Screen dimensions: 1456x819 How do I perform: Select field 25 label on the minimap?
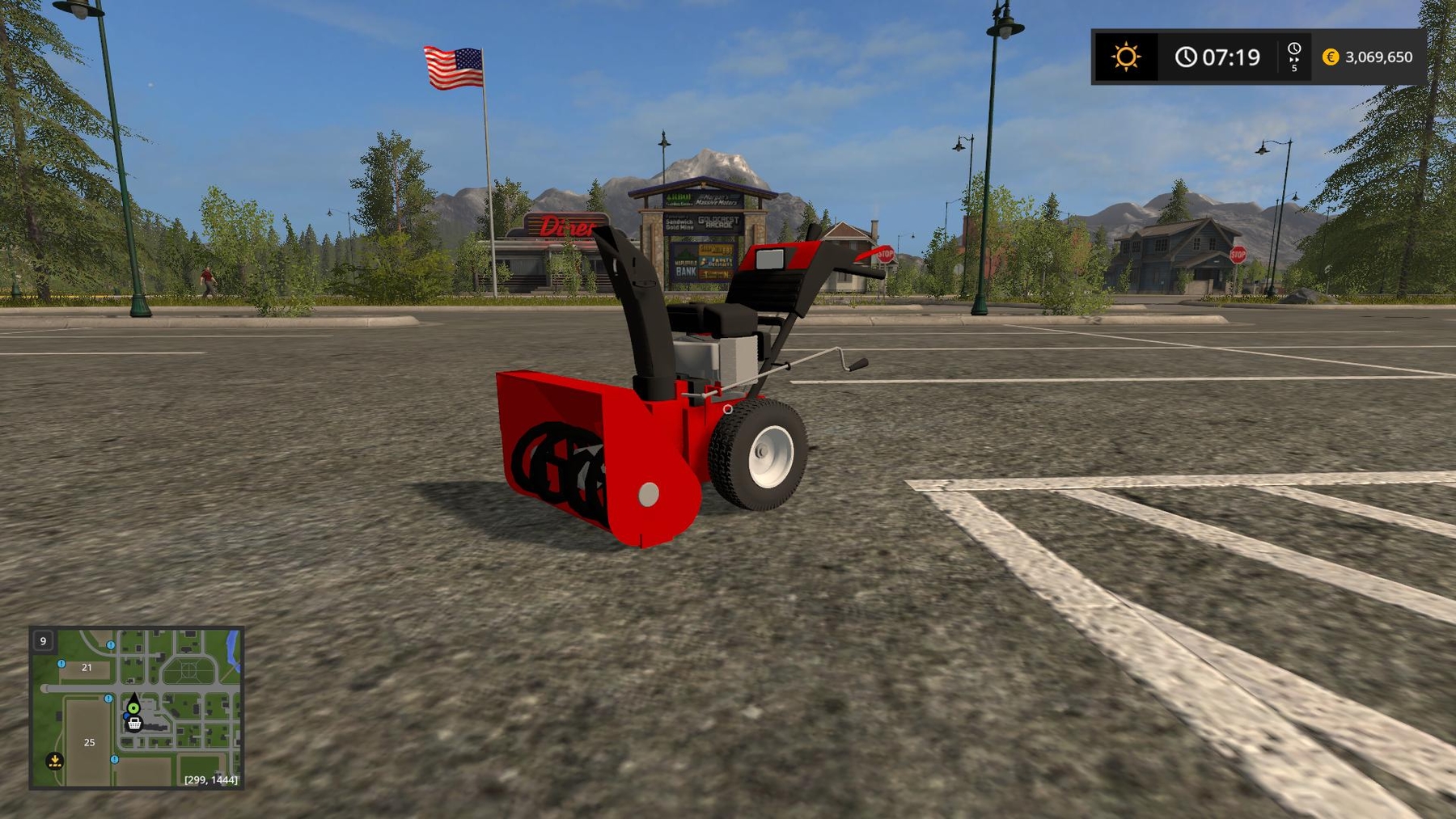click(x=90, y=743)
